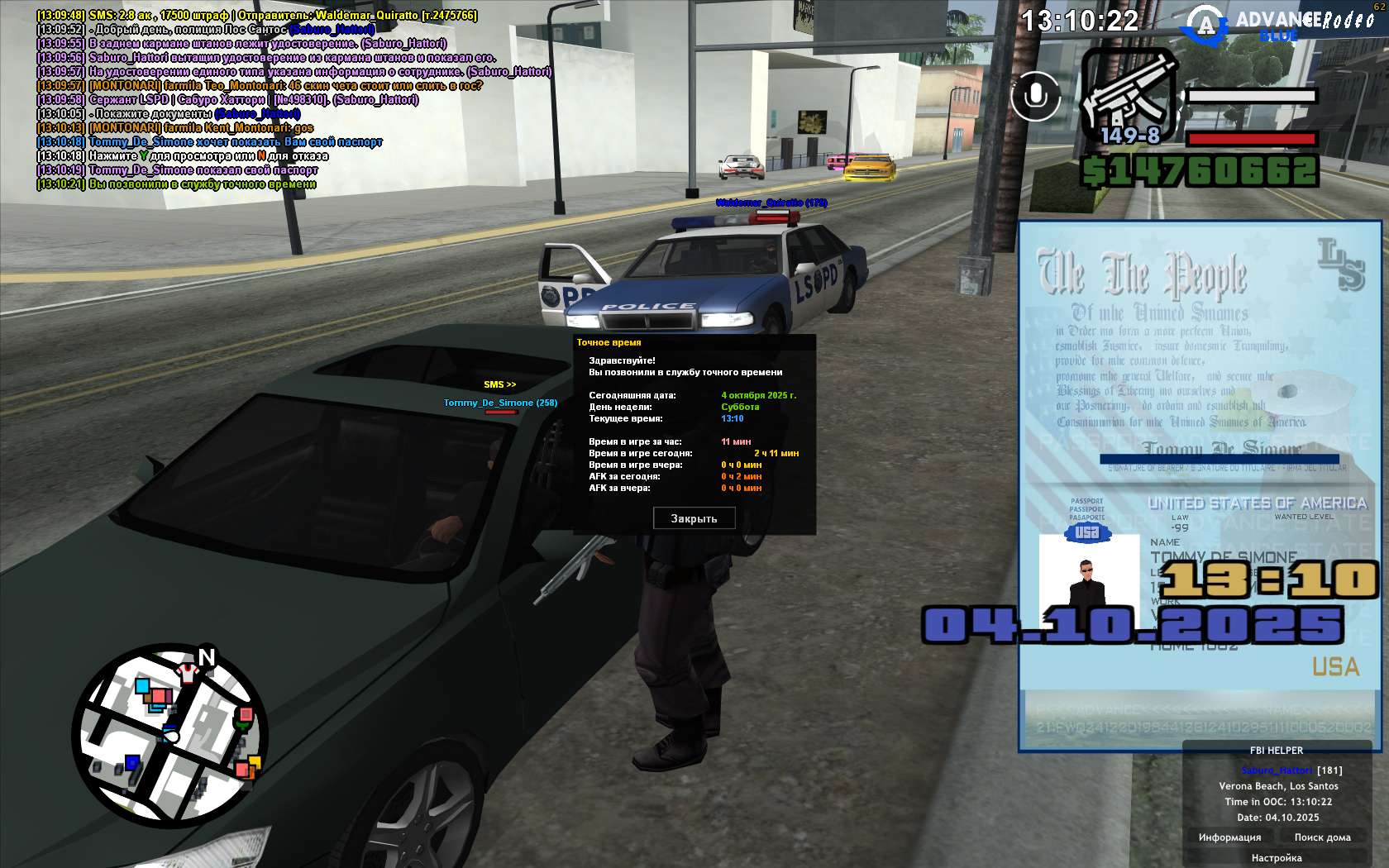Close the Точное время dialog with Закрыть

tap(694, 518)
